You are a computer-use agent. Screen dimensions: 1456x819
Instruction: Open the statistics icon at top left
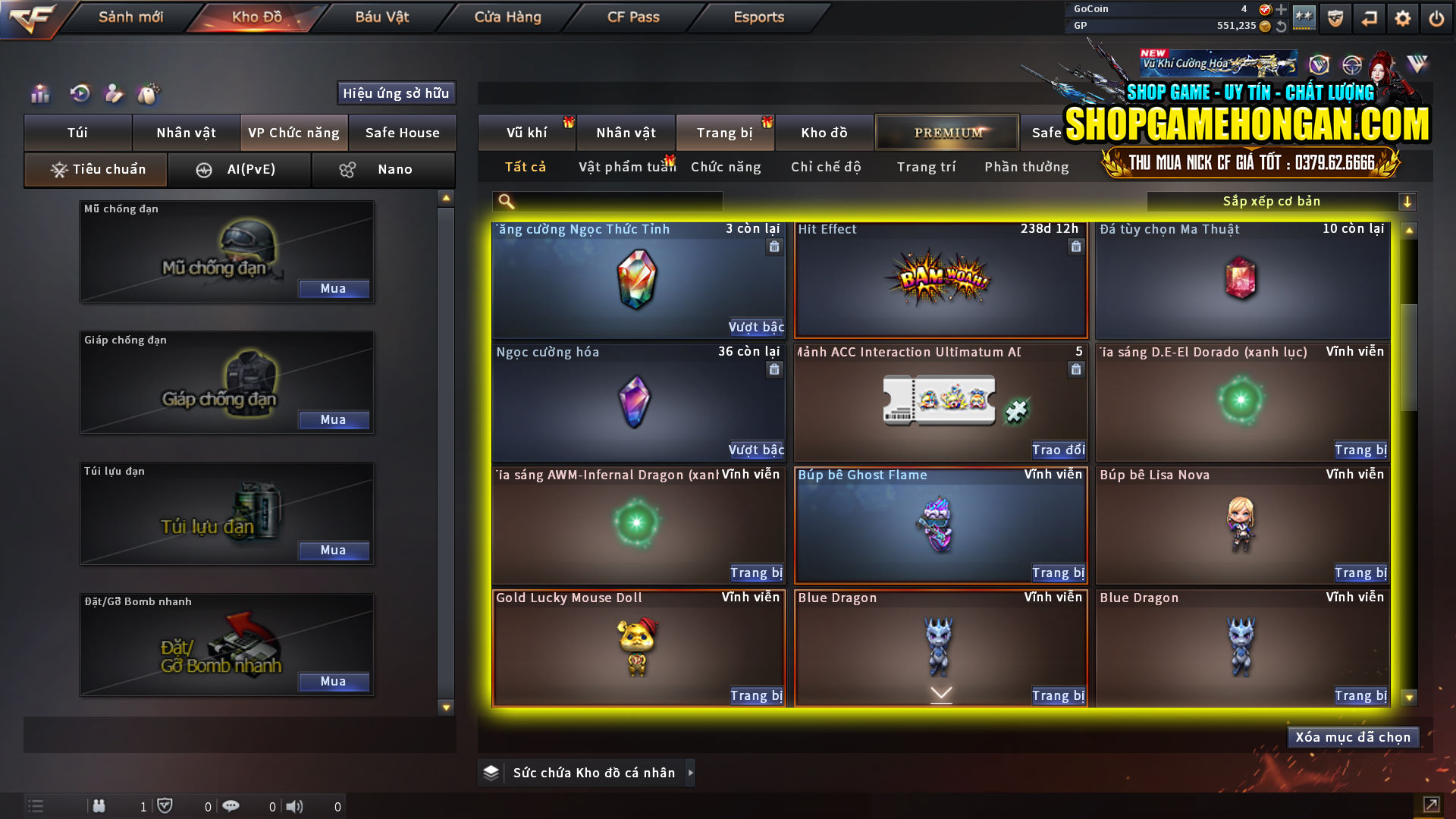pos(39,93)
